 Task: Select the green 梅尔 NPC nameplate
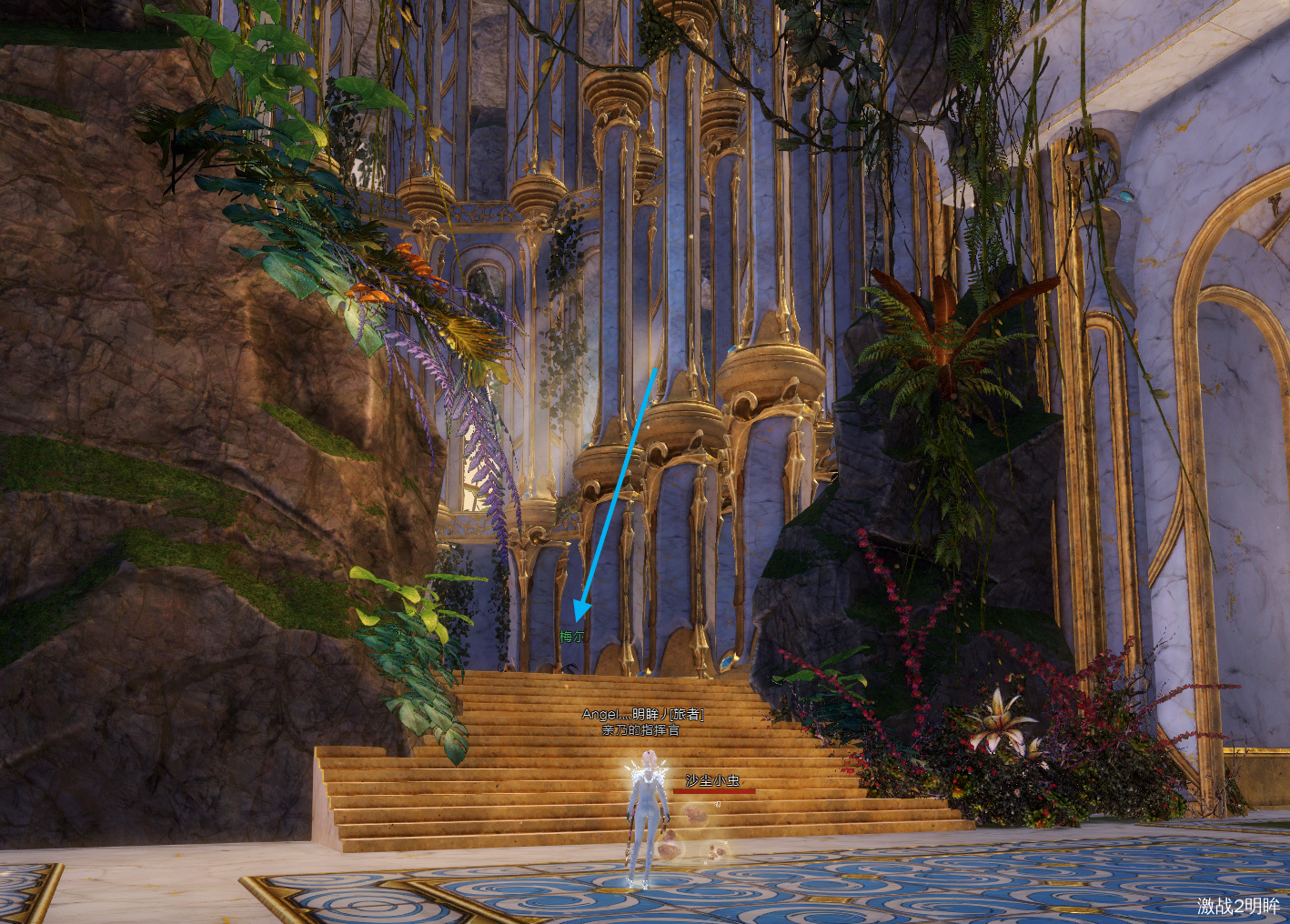(571, 637)
